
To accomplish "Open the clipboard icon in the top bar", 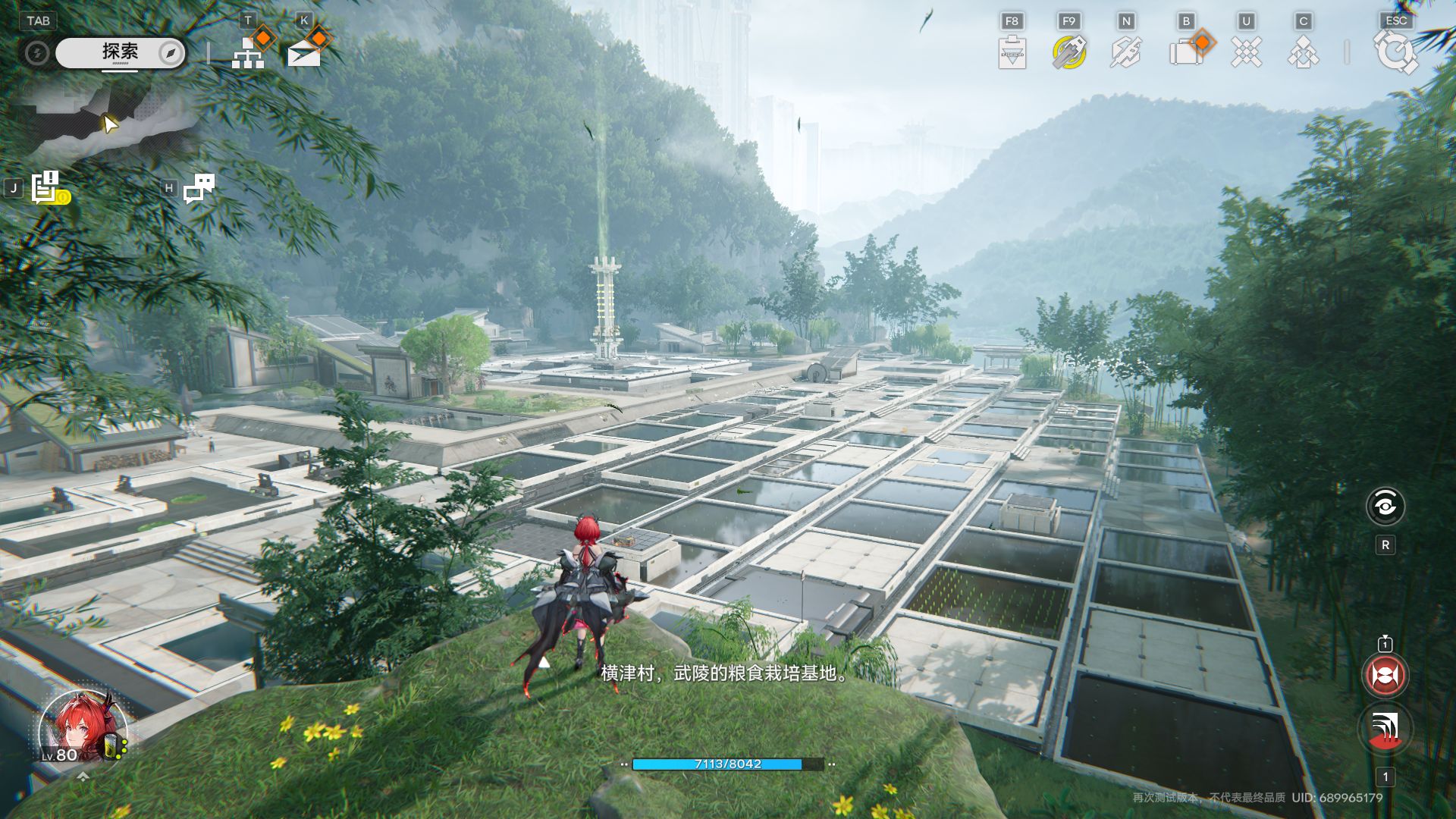I will tap(1012, 53).
